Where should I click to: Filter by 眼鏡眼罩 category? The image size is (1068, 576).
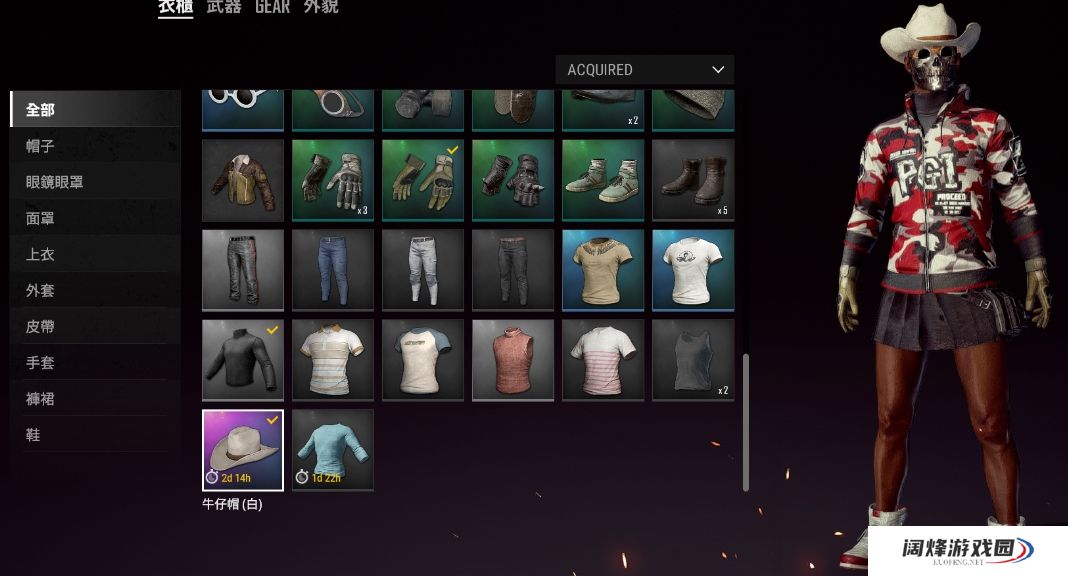[54, 182]
